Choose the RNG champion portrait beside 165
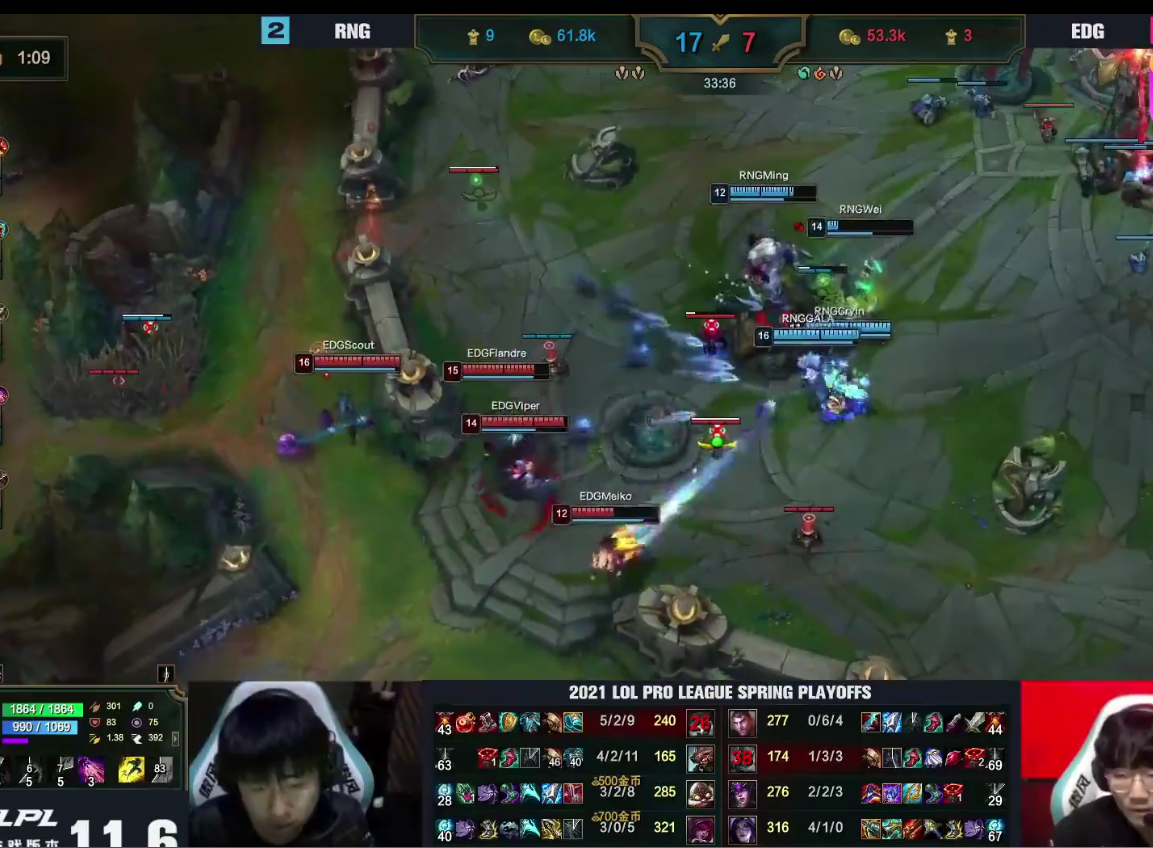The image size is (1153, 848). pos(700,758)
